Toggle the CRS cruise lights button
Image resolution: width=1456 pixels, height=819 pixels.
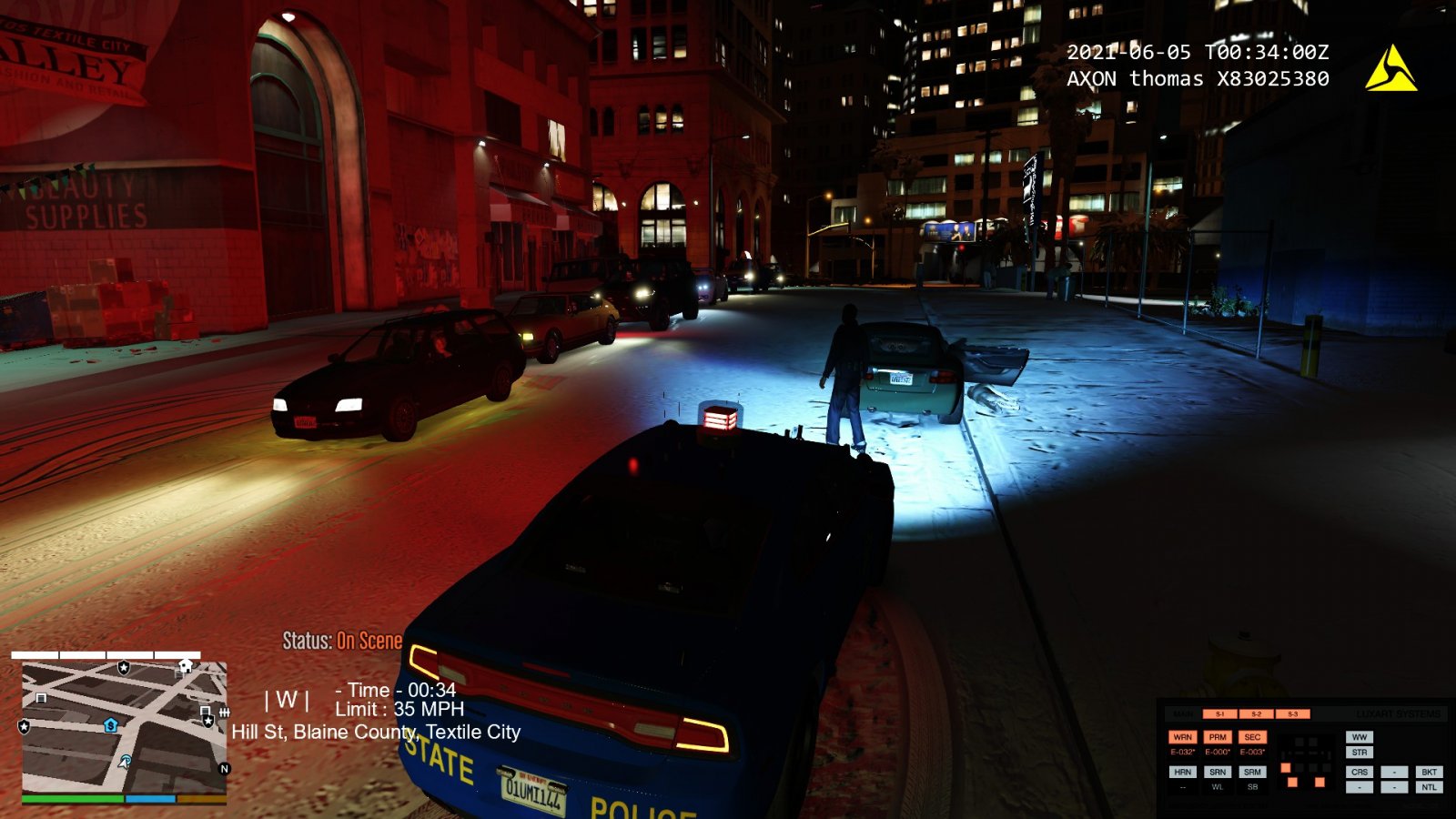(x=1360, y=772)
